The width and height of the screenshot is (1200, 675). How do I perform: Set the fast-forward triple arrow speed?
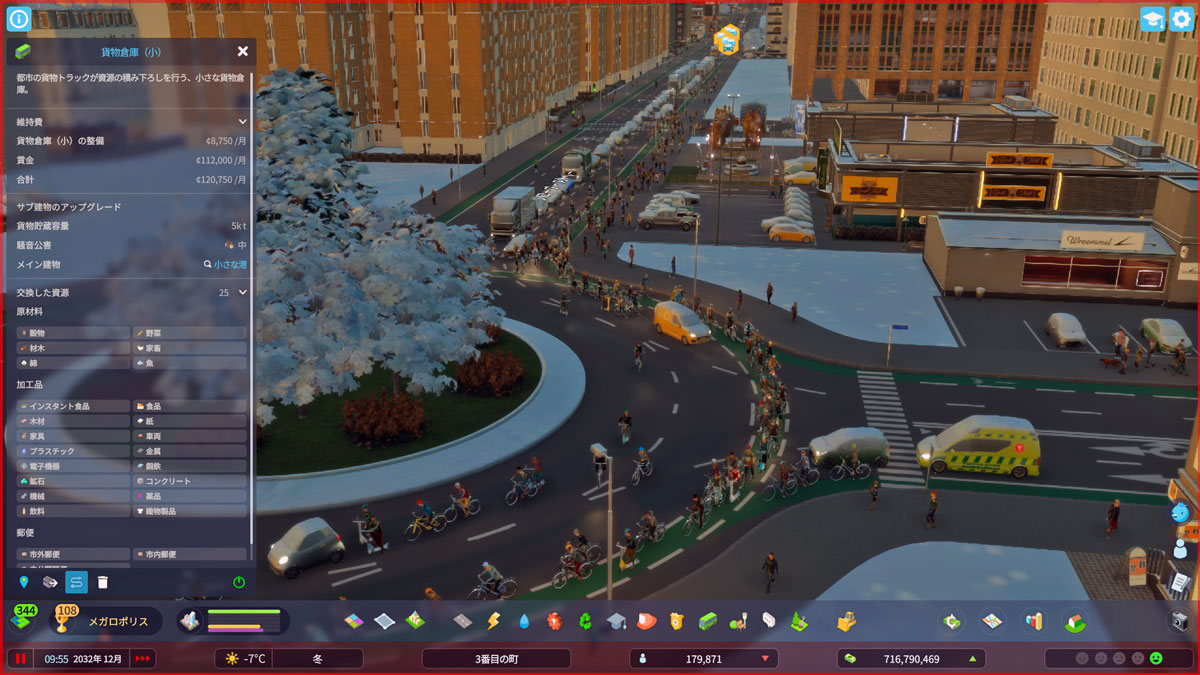click(143, 659)
